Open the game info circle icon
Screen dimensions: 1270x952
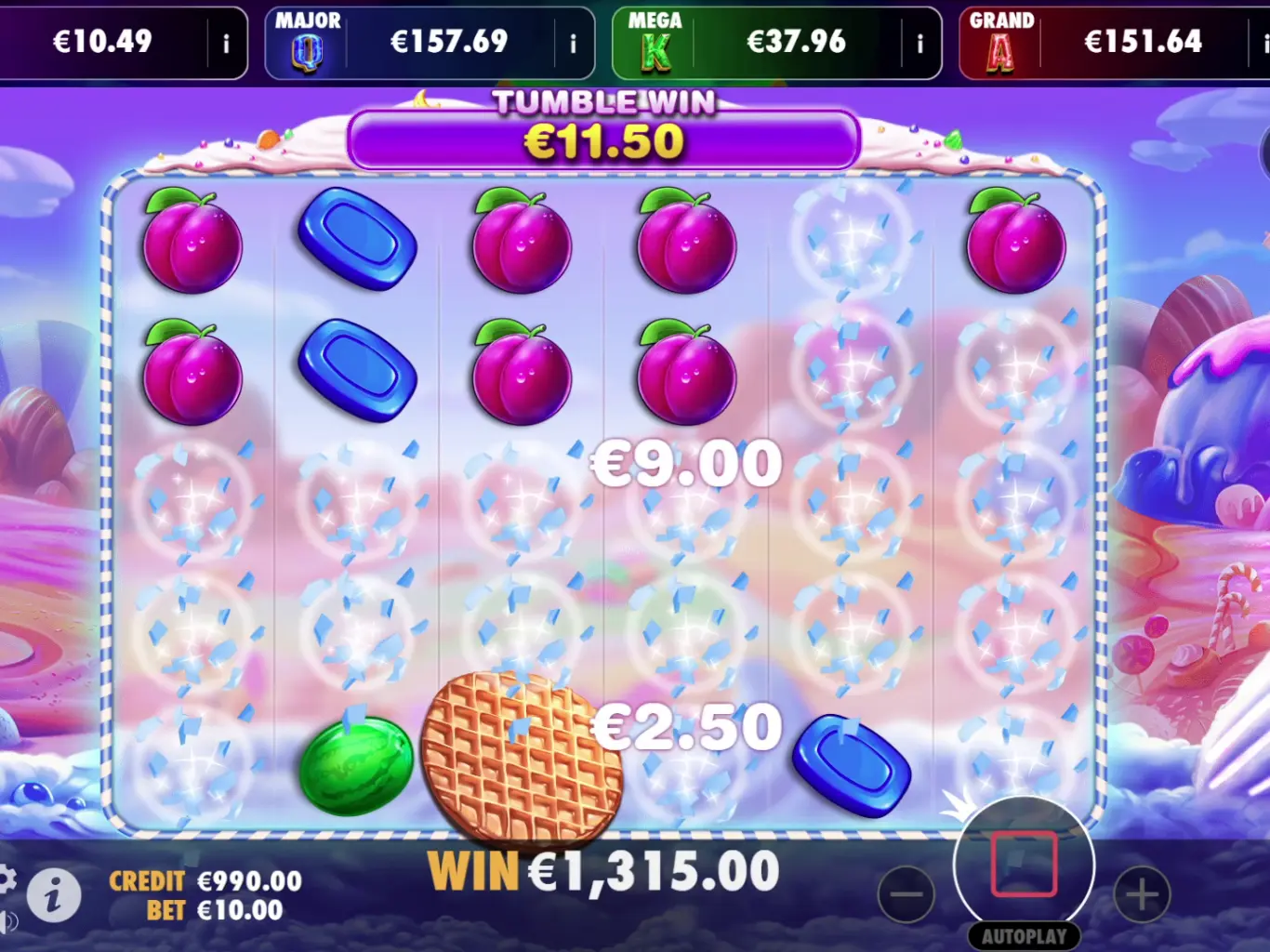53,895
